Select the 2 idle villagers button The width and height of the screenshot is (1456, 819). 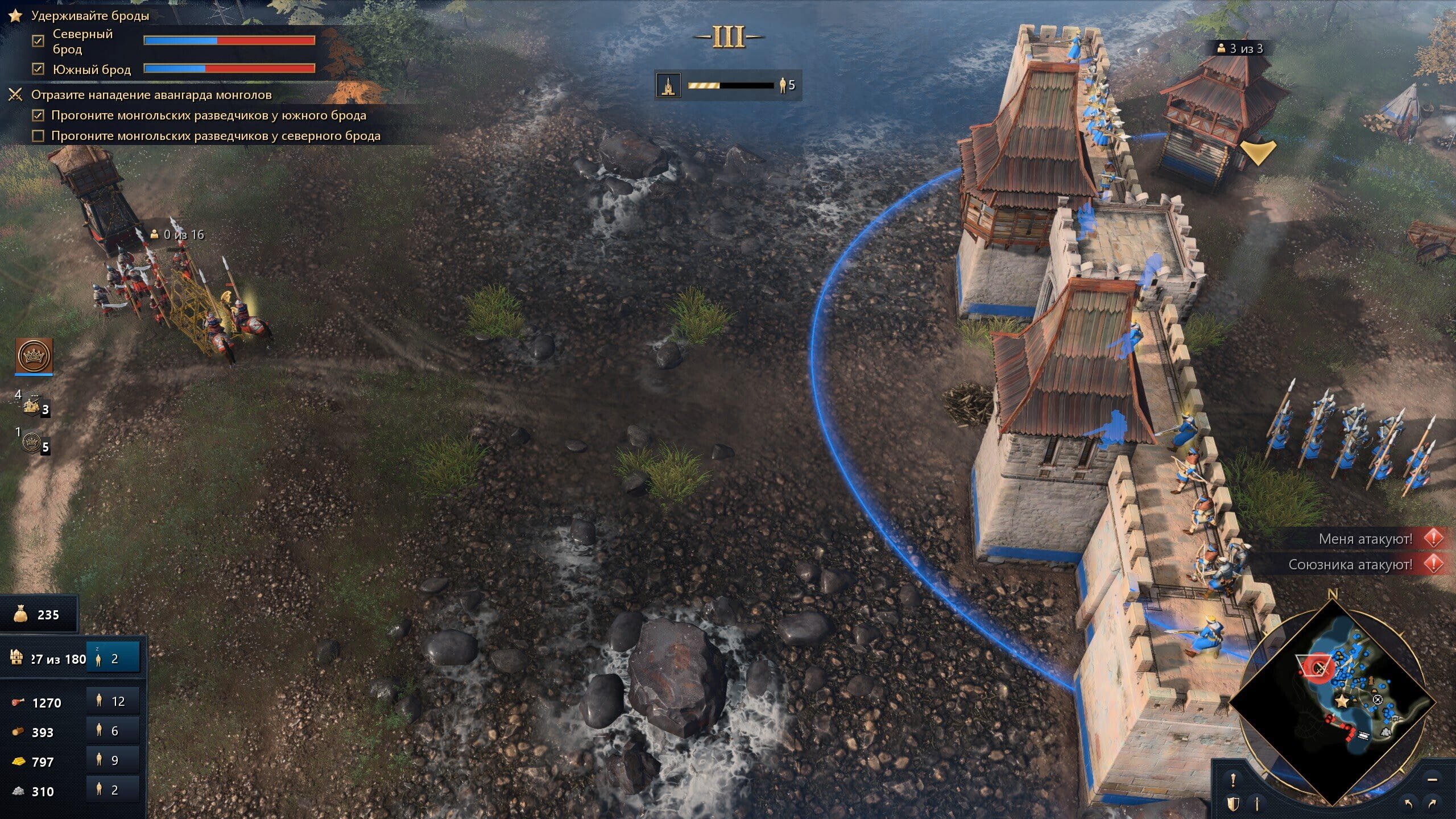point(113,659)
